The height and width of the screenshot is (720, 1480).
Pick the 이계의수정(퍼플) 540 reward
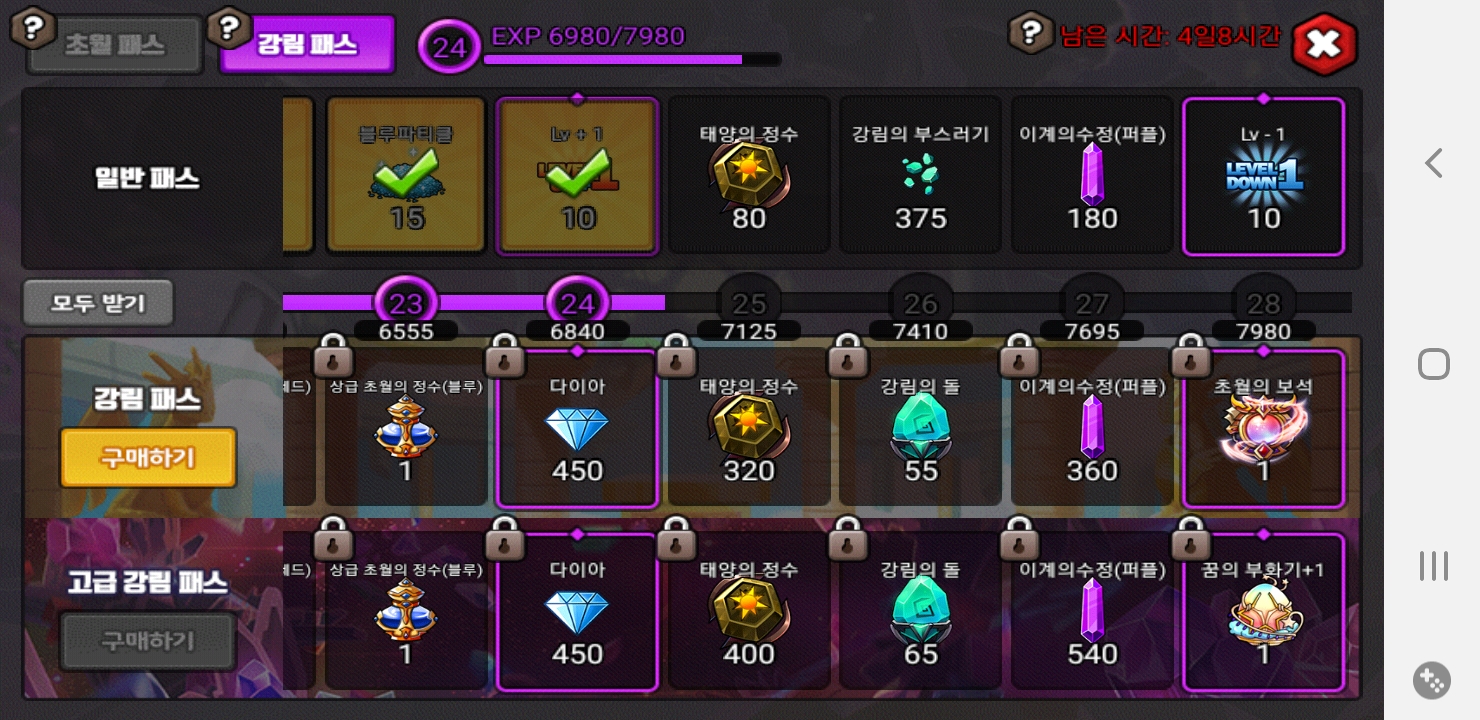tap(1091, 612)
